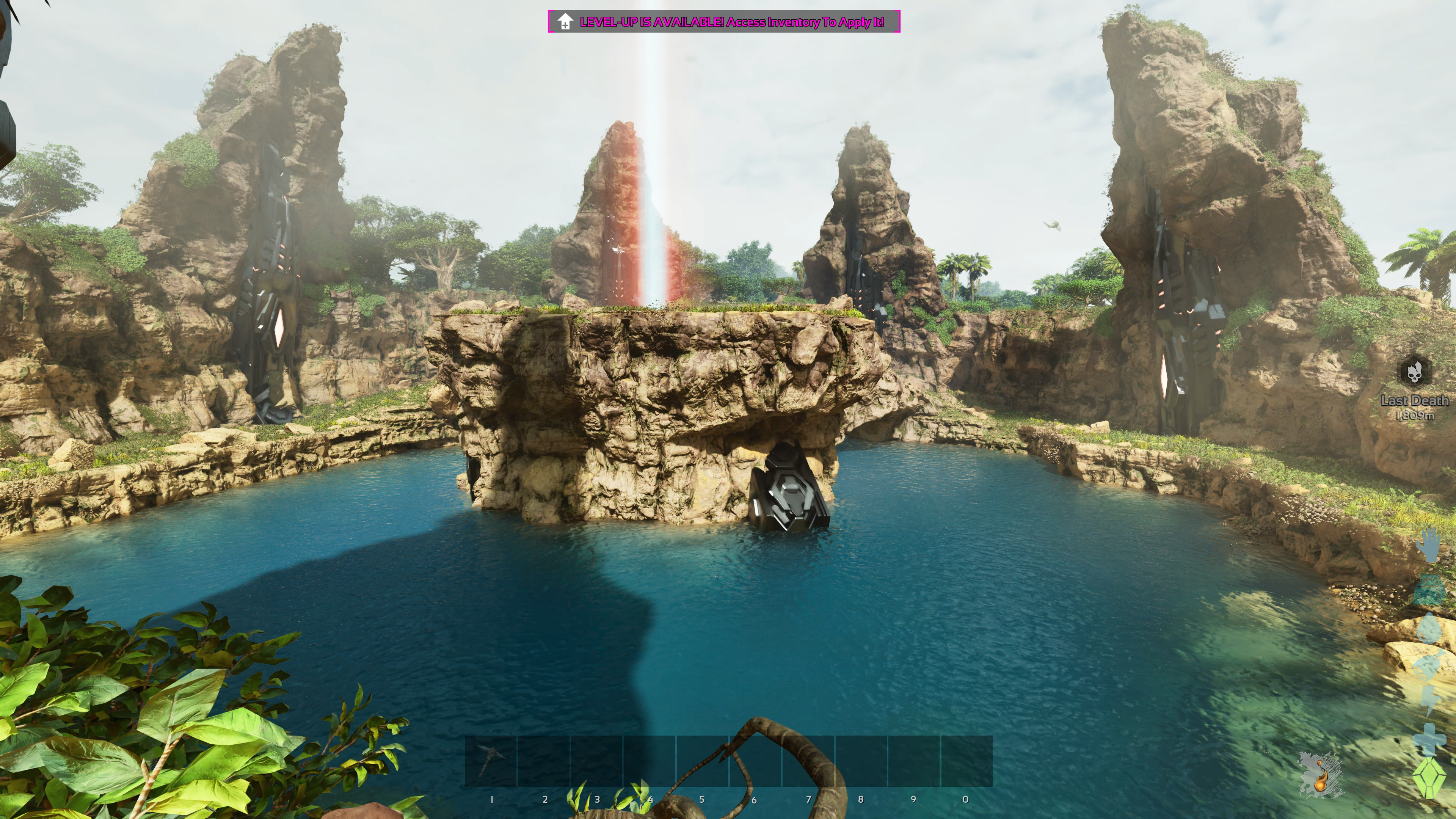Click the weight status icon
Viewport: 1456px width, 819px height.
pos(1429,591)
